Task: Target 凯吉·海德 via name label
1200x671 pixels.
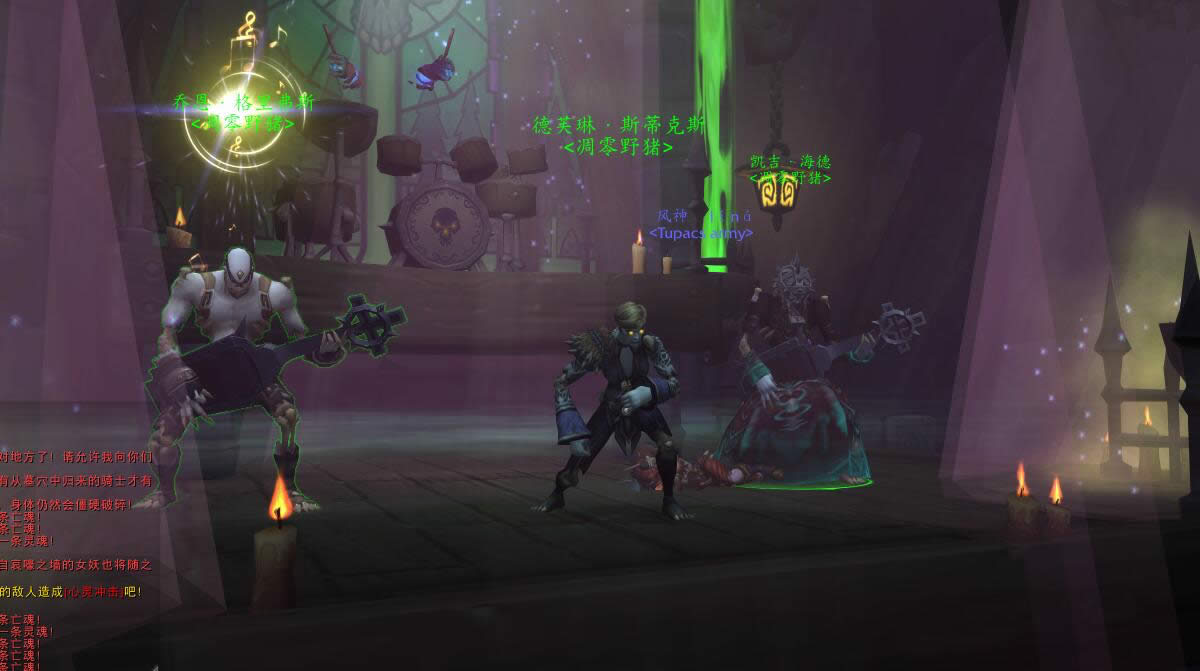Action: pyautogui.click(x=790, y=162)
